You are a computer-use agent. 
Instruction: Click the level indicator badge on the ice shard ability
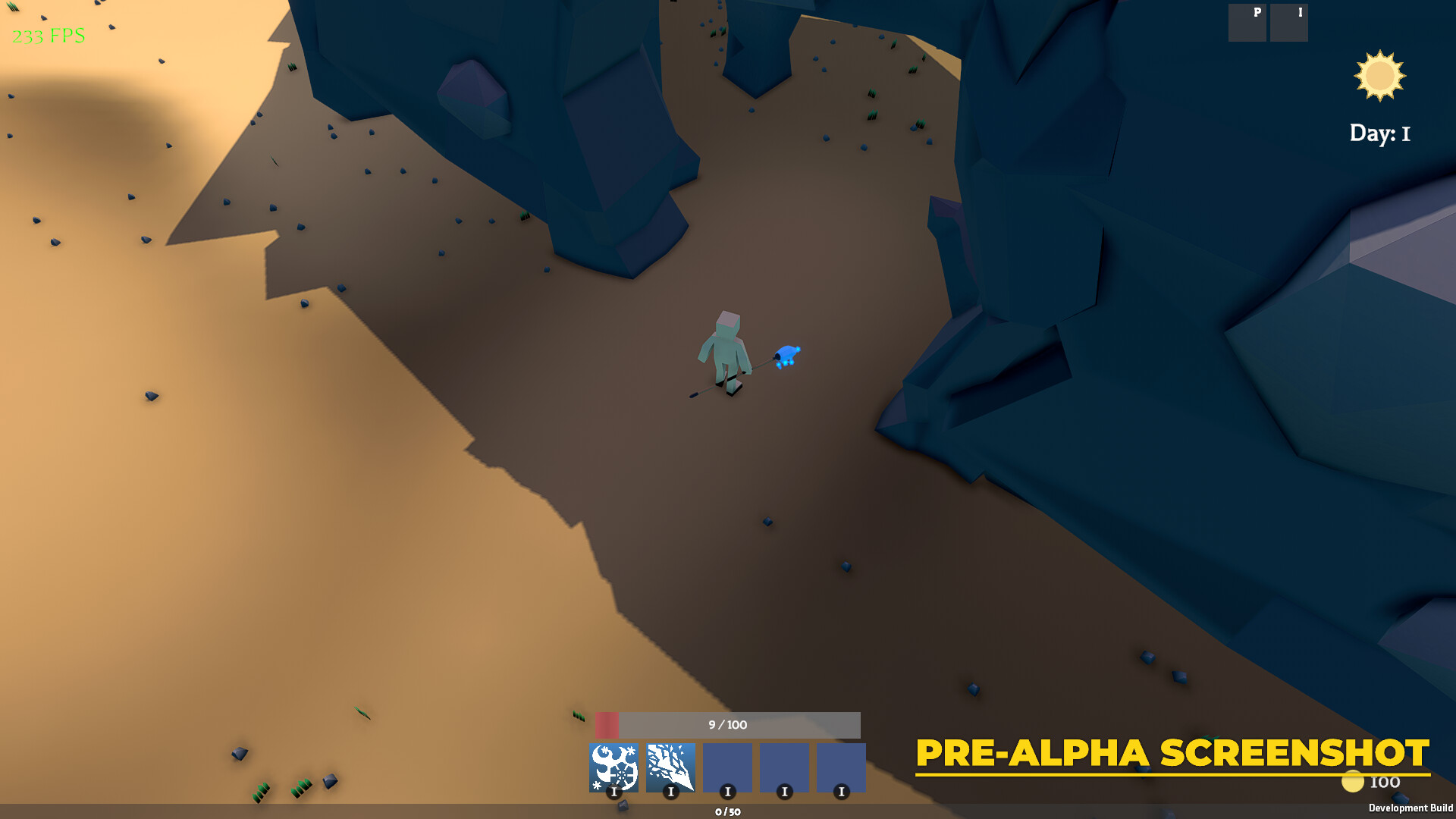670,791
